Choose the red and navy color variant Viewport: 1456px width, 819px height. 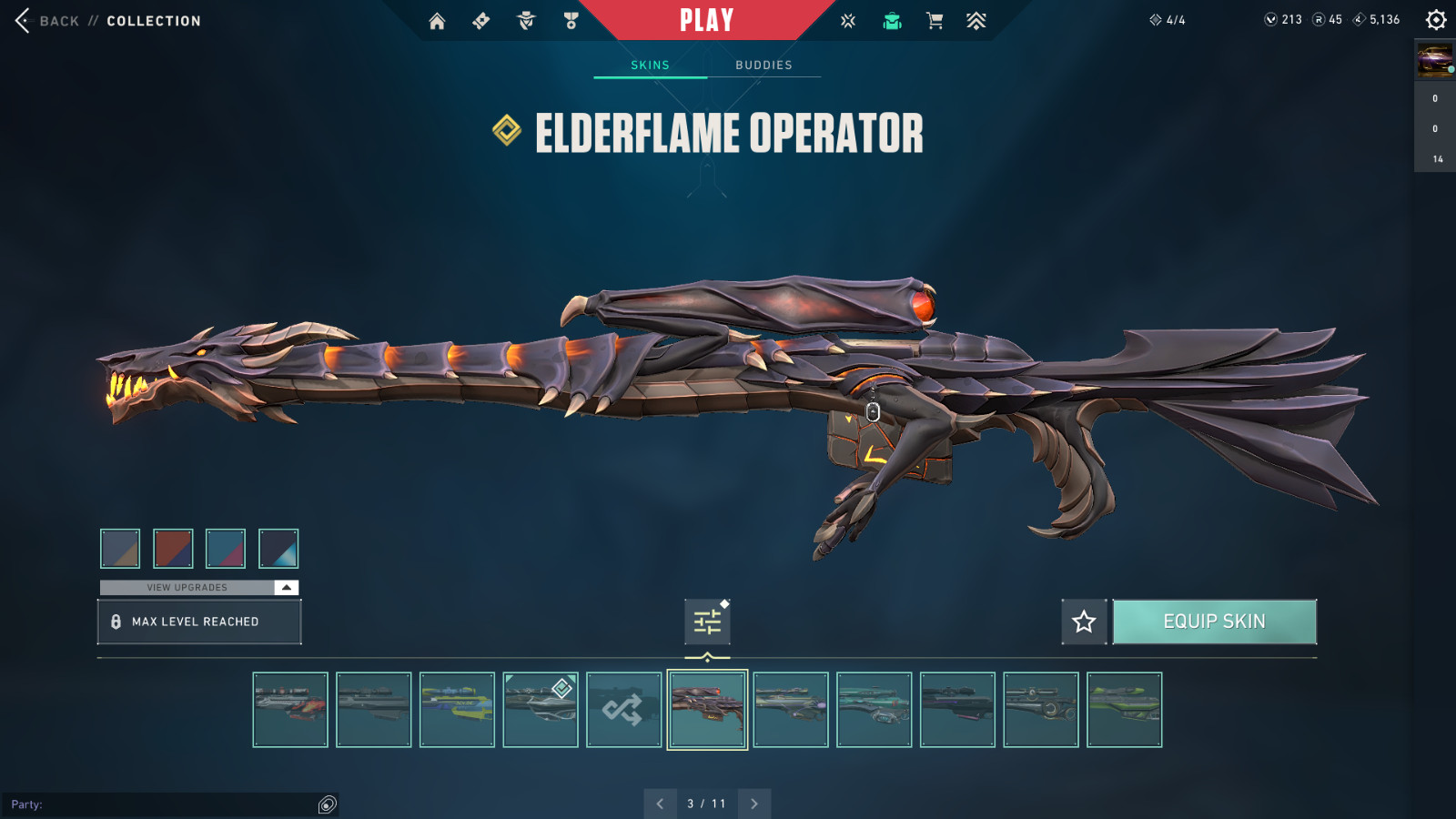(x=173, y=548)
